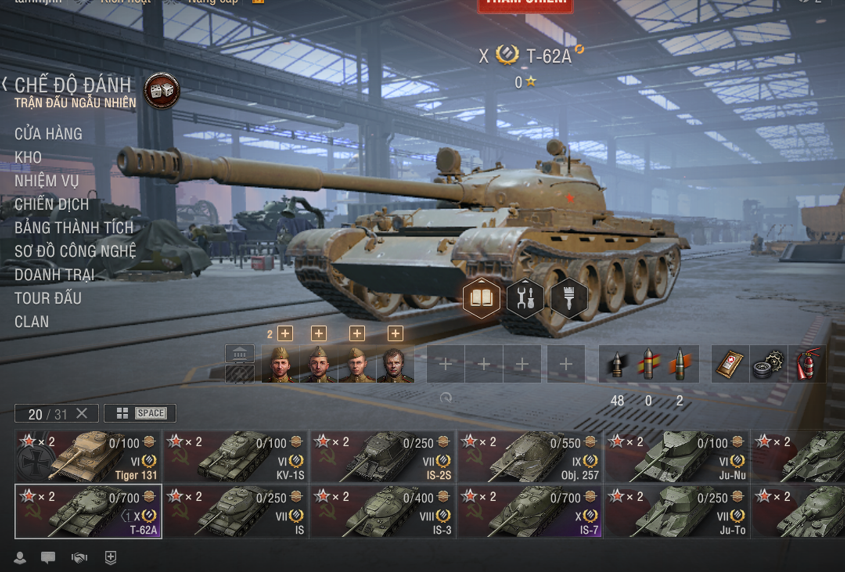Clear the 20/31 tank filter
The height and width of the screenshot is (572, 845).
tap(82, 413)
